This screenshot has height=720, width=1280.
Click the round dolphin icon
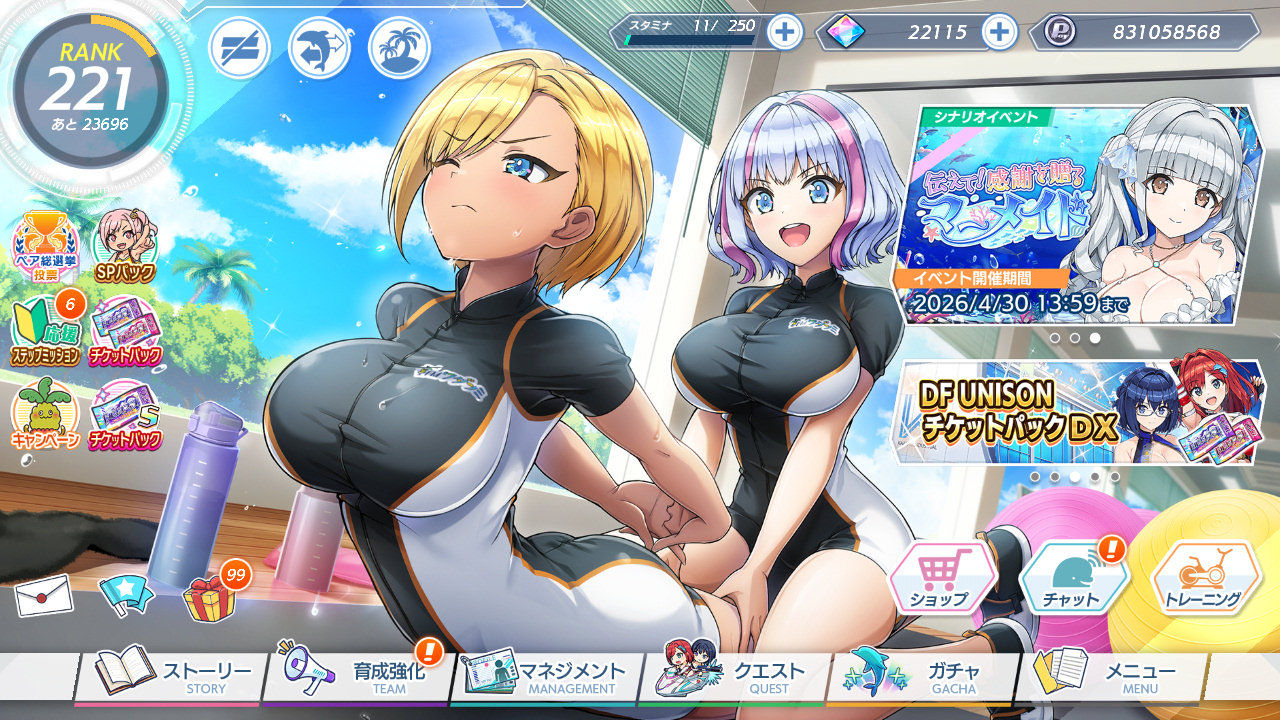(319, 48)
